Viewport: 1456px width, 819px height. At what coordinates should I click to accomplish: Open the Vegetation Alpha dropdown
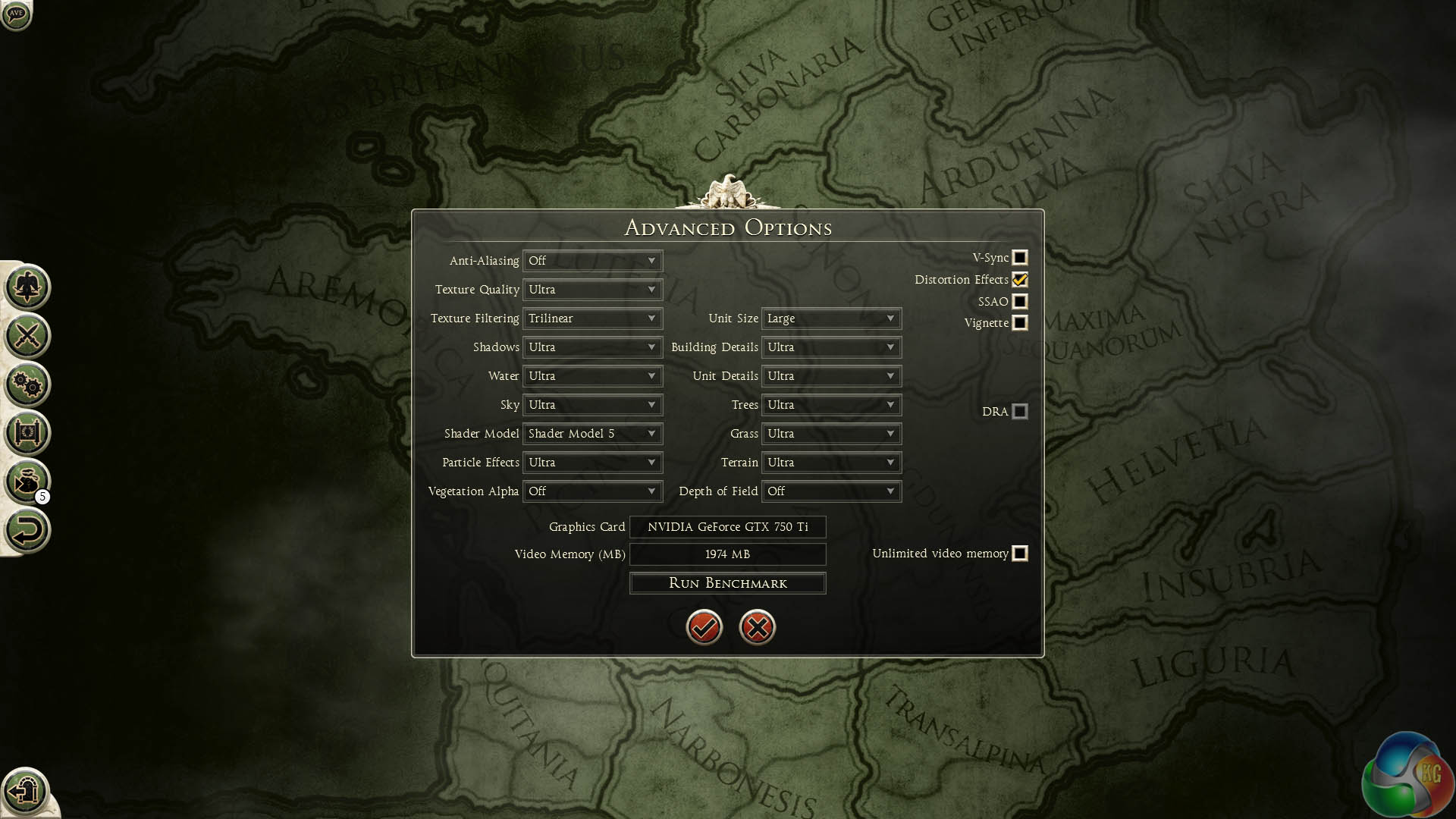pos(592,491)
